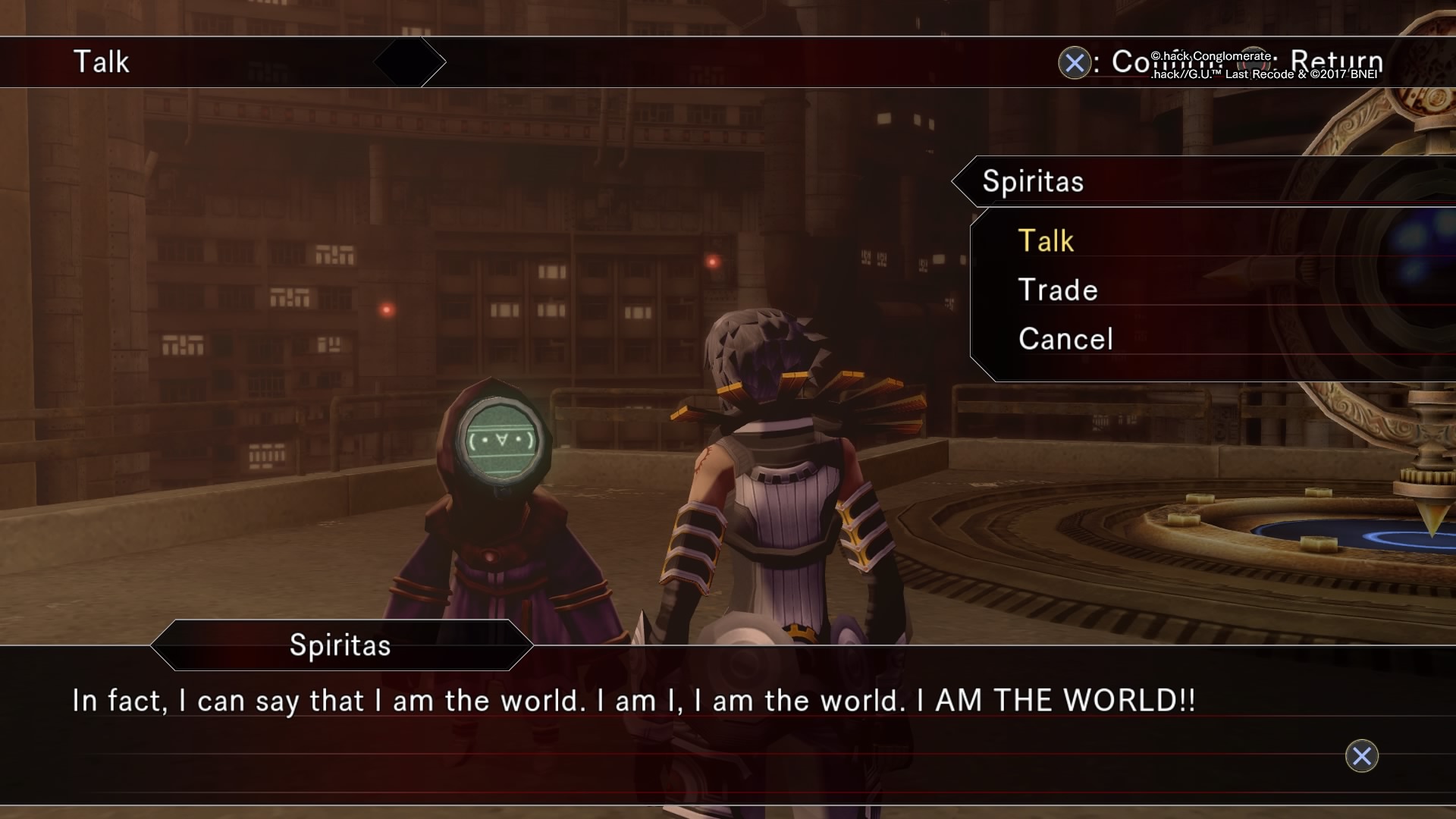Choose the Trade option

click(x=1058, y=290)
